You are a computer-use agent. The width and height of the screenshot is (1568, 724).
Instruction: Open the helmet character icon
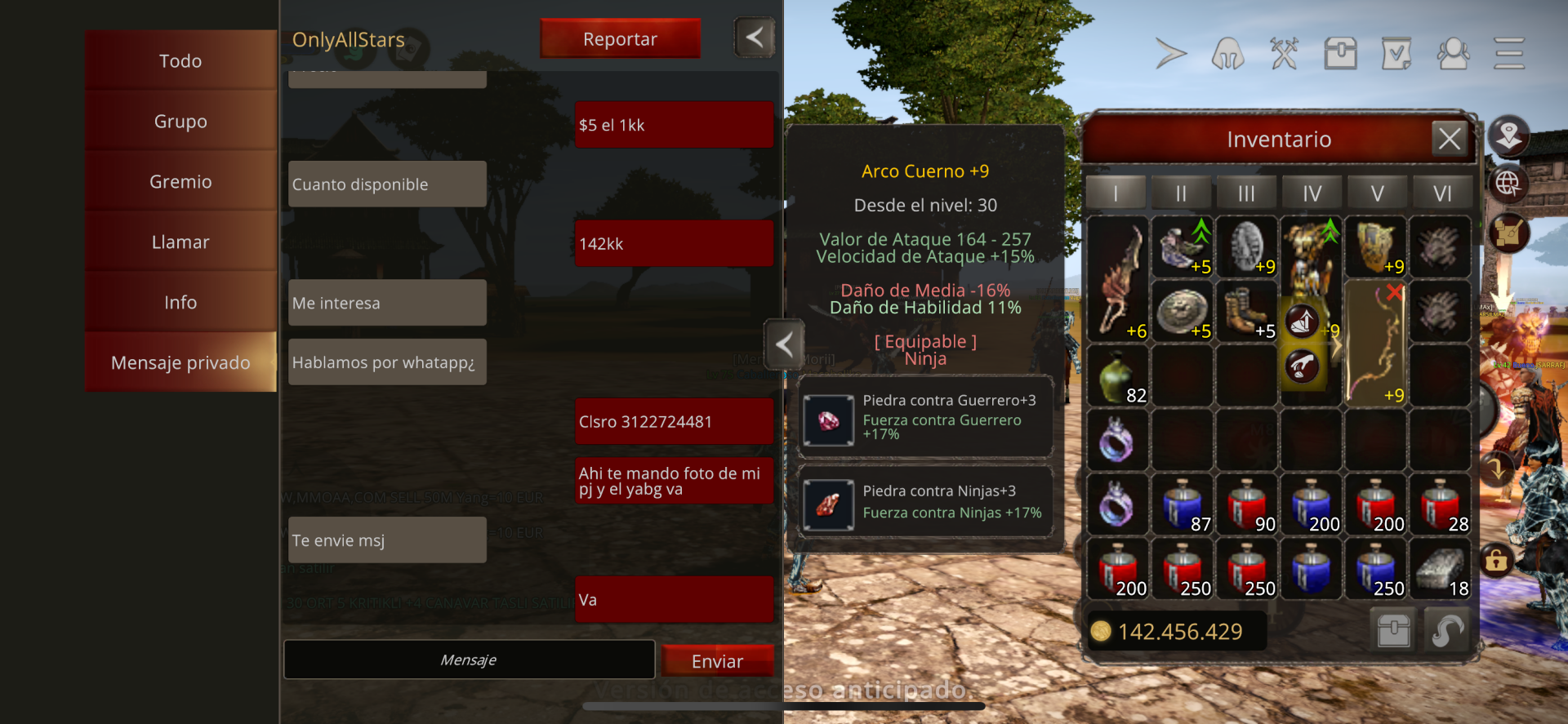1227,54
